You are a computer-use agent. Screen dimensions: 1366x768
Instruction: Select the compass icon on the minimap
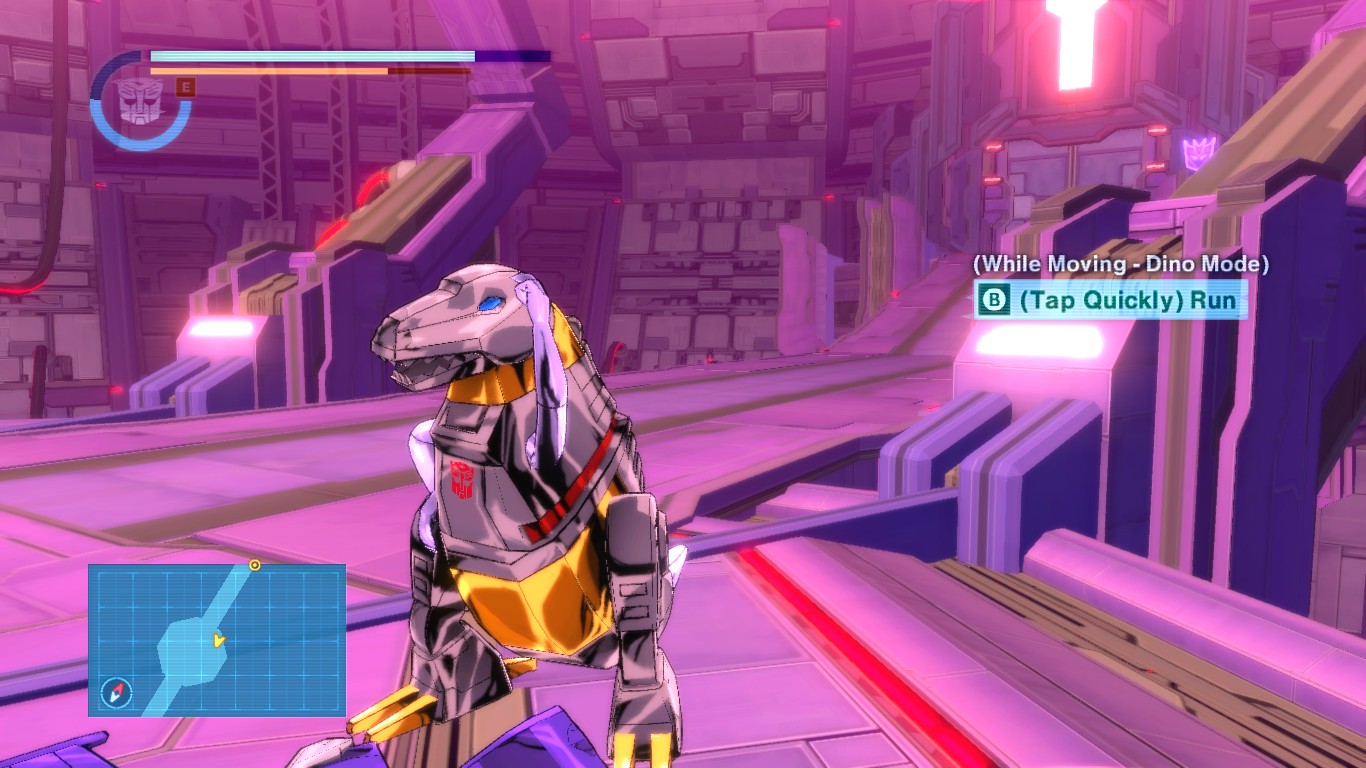116,692
